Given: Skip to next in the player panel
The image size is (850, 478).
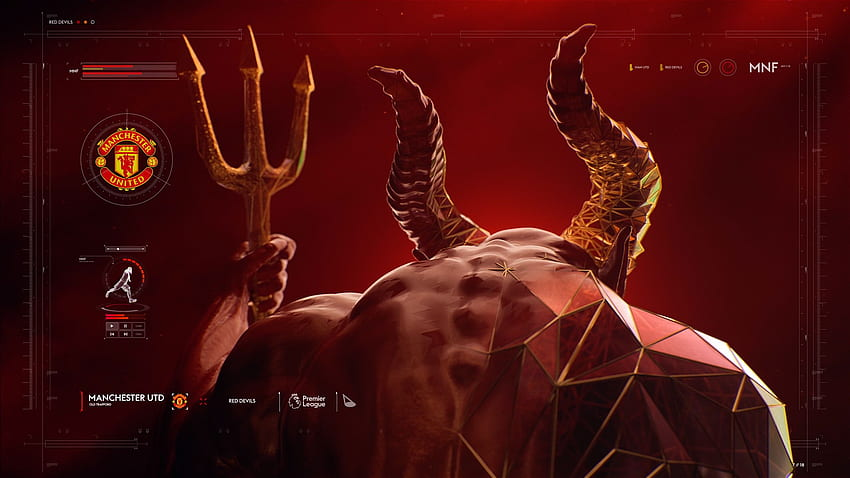Looking at the screenshot, I should 125,334.
